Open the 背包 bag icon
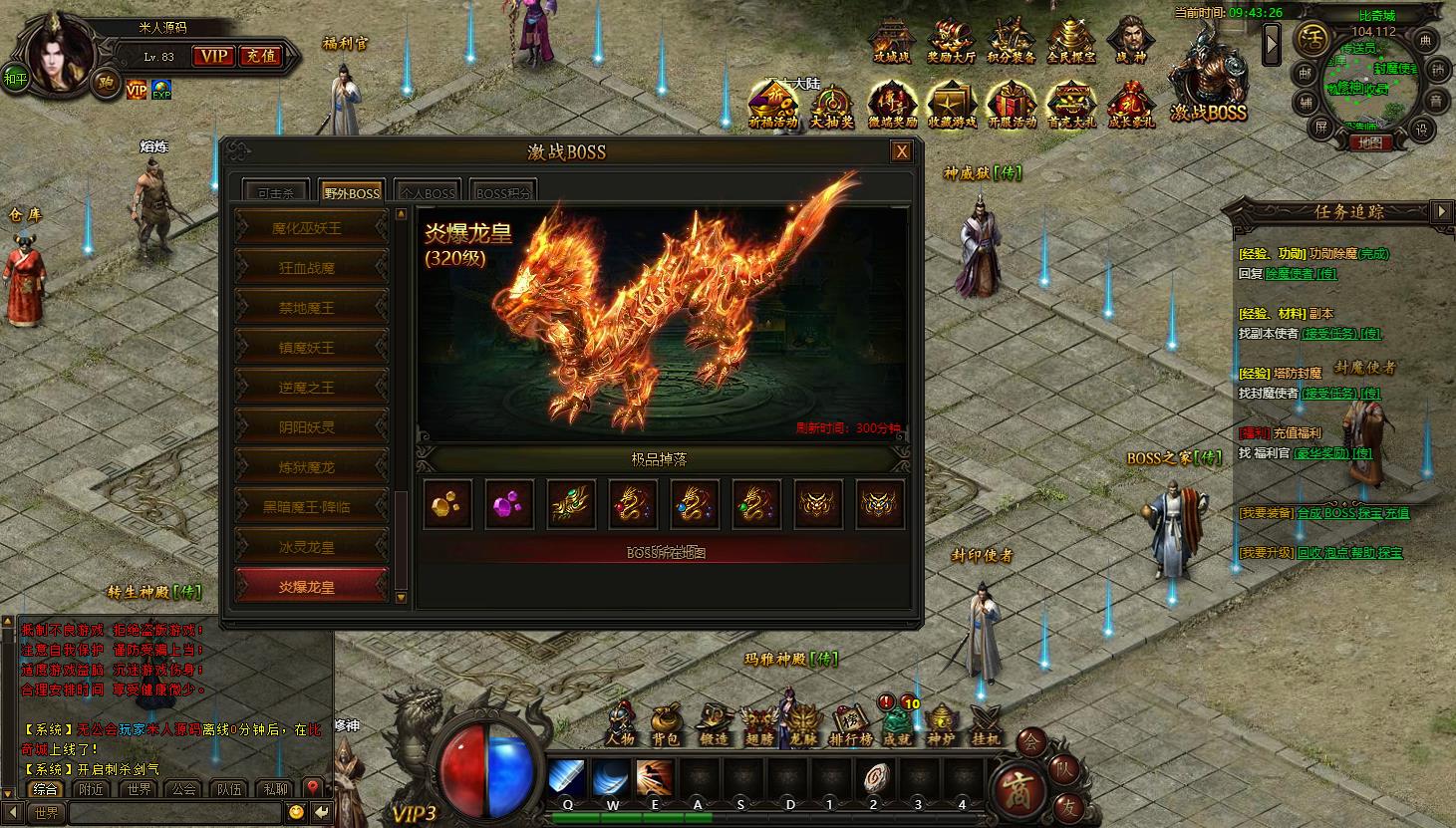 tap(666, 724)
